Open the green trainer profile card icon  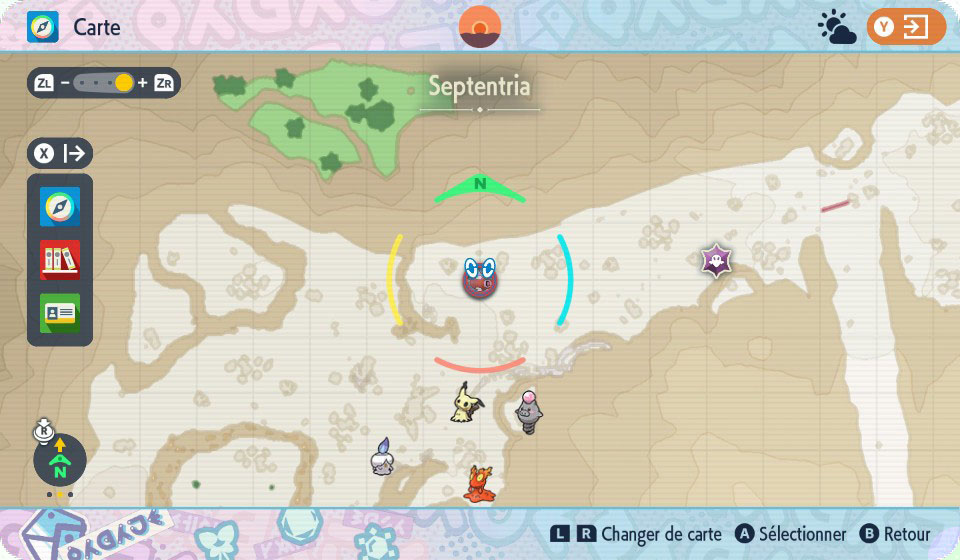pyautogui.click(x=60, y=312)
